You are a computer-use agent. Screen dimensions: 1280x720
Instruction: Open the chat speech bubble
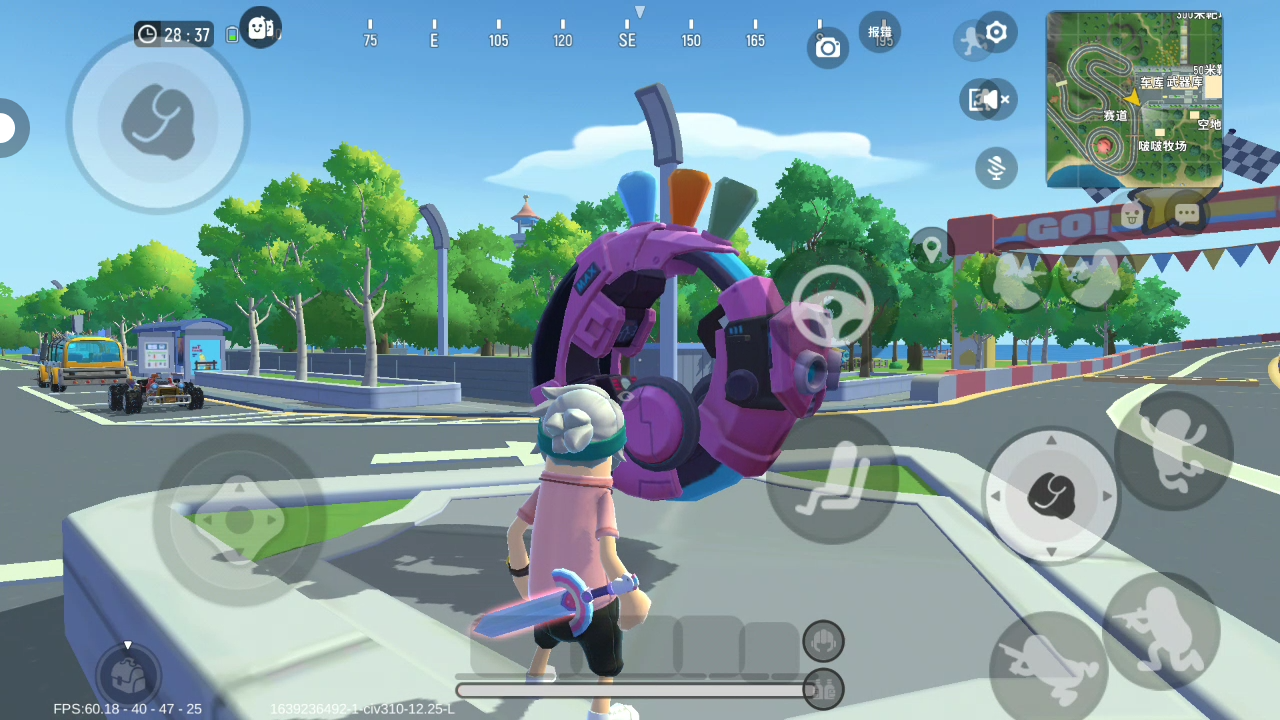tap(1187, 213)
